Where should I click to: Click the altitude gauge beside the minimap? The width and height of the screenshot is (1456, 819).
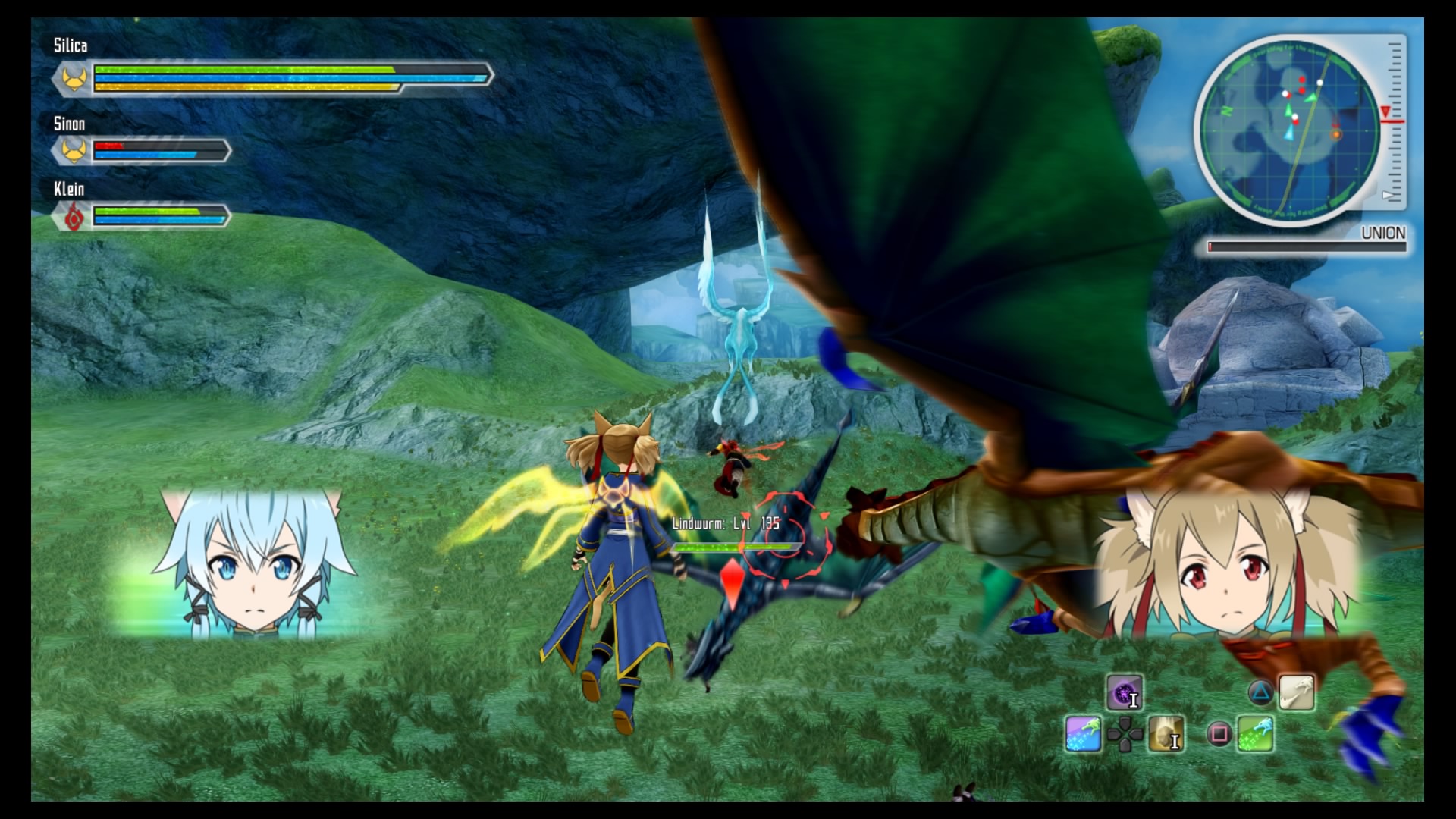[1394, 121]
